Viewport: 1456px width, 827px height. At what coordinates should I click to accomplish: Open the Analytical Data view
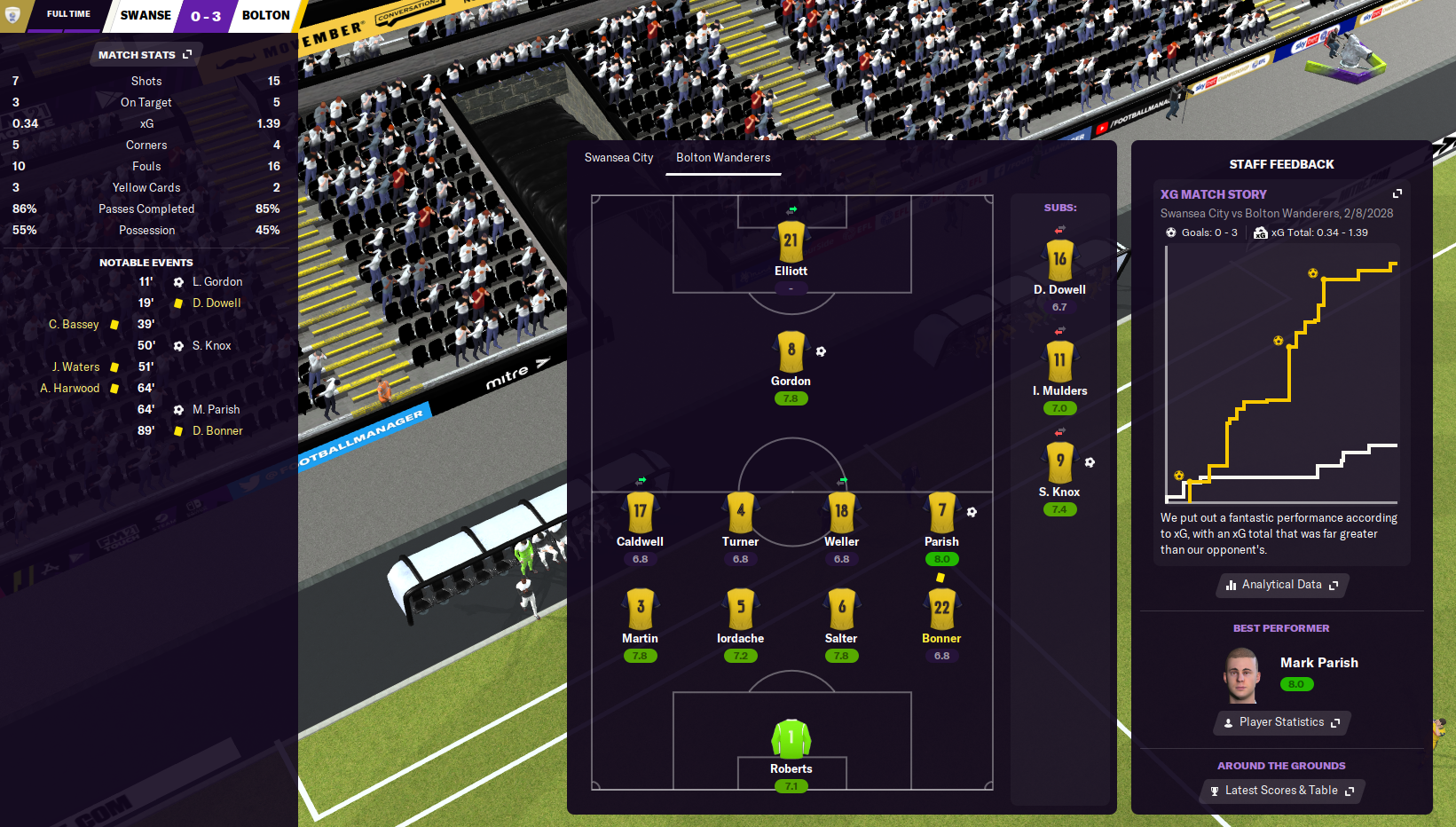coord(1282,585)
